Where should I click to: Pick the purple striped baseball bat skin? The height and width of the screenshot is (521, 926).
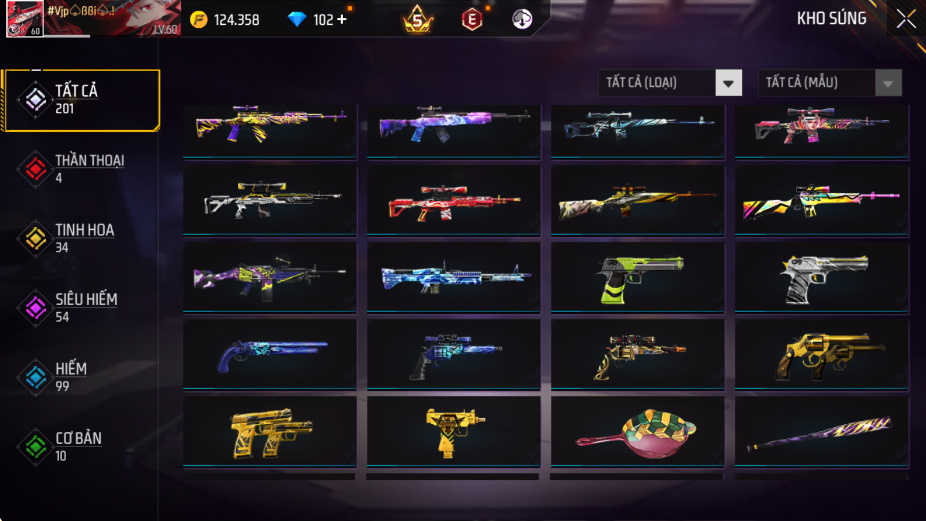(821, 430)
